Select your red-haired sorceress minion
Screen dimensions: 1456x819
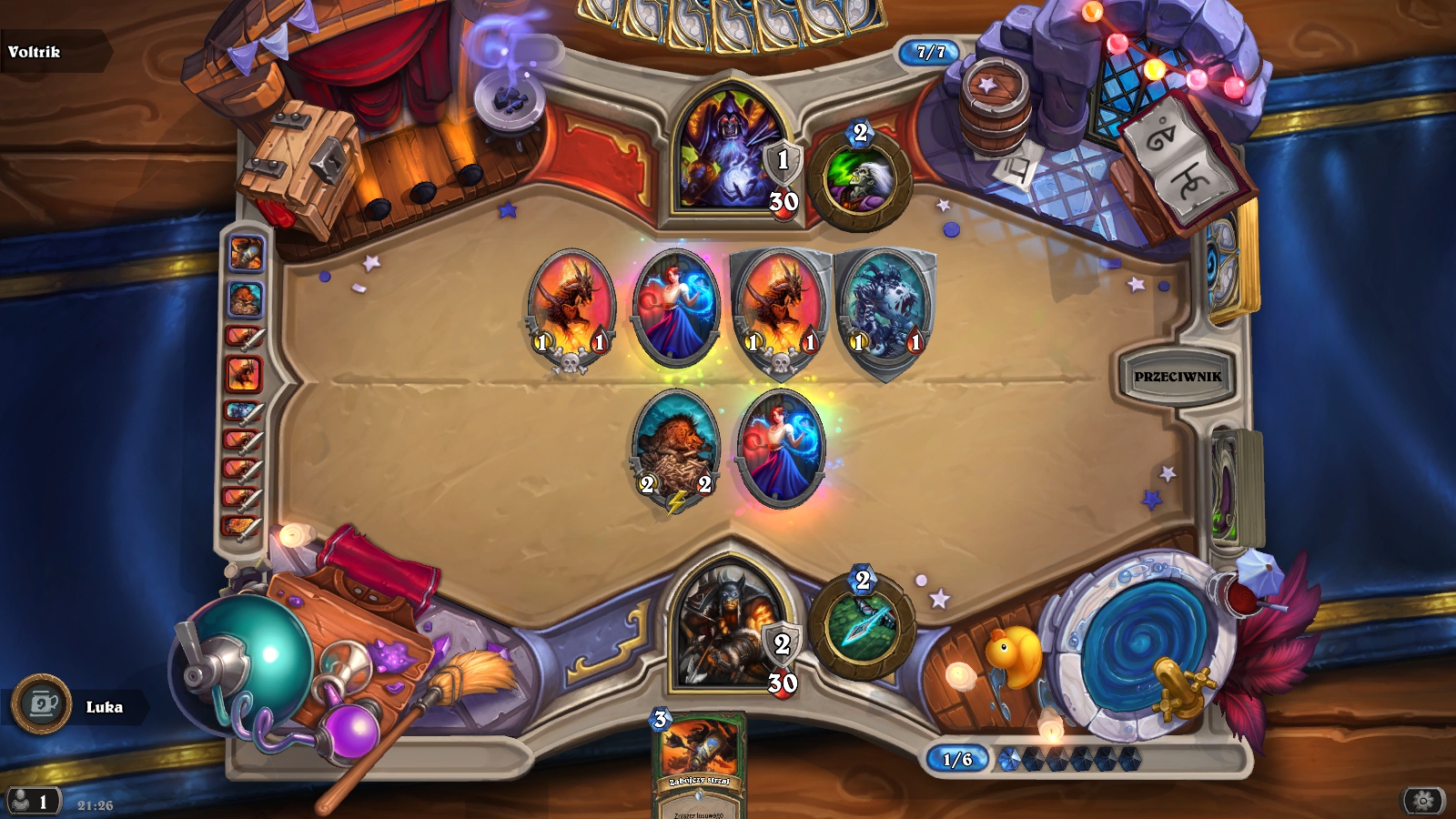[x=780, y=448]
